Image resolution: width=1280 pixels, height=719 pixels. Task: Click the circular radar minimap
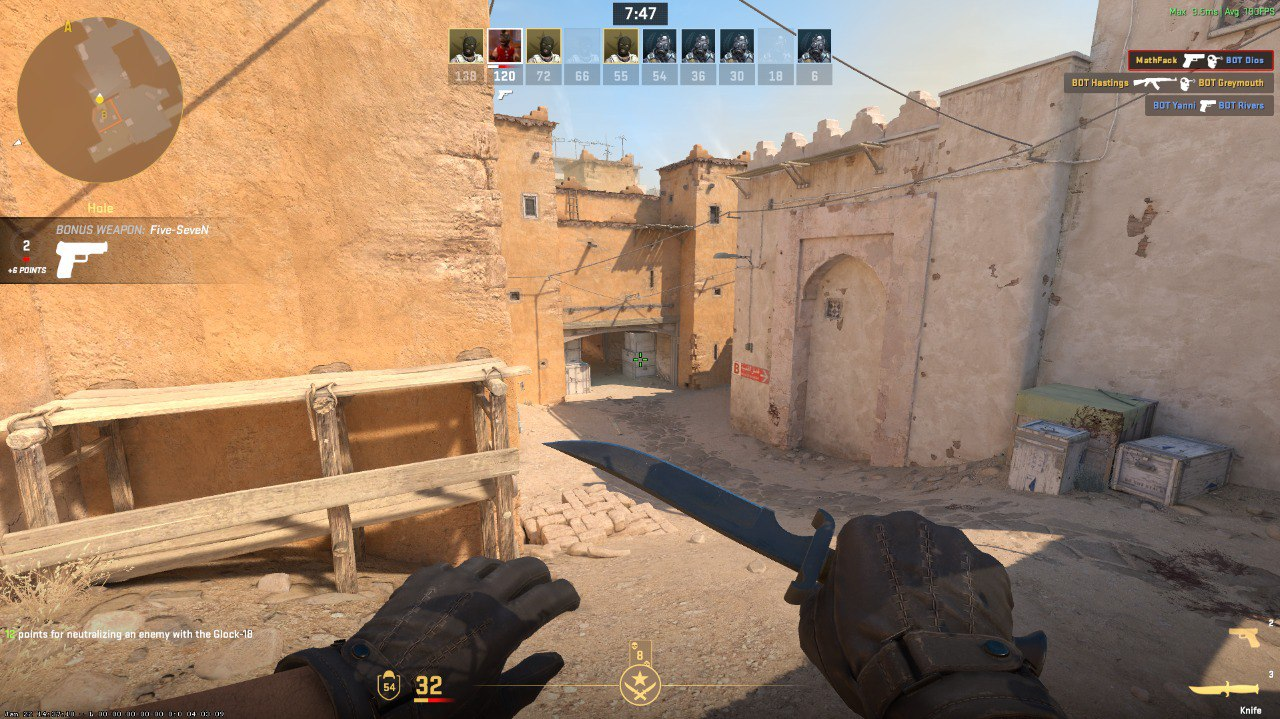[x=100, y=99]
